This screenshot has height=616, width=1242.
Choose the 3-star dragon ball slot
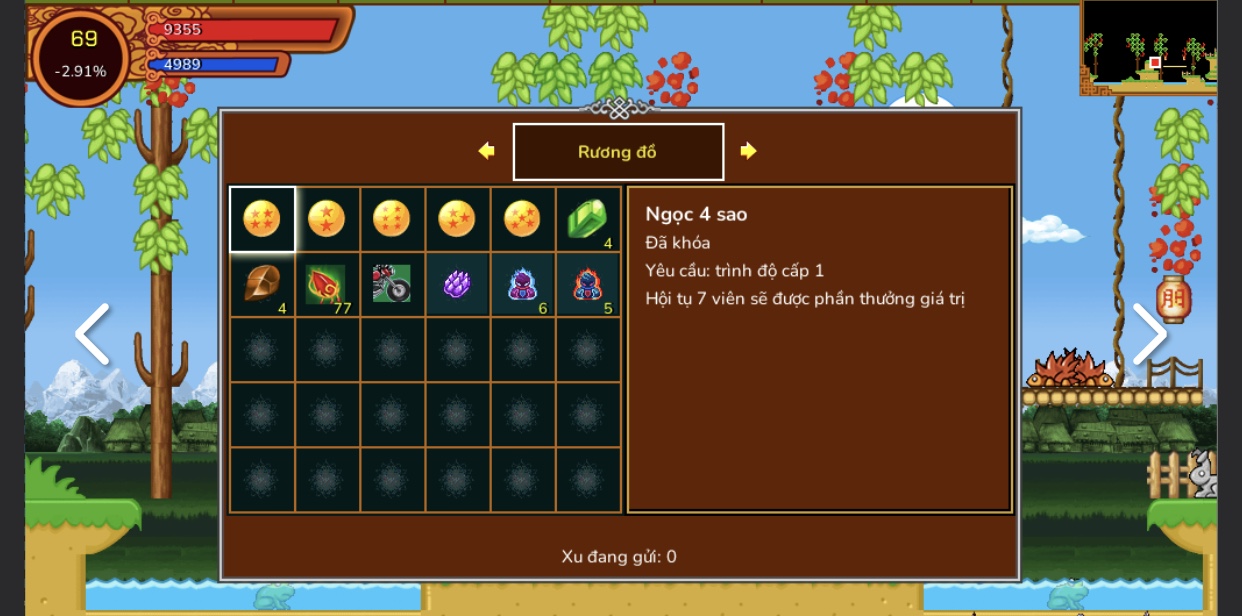457,219
